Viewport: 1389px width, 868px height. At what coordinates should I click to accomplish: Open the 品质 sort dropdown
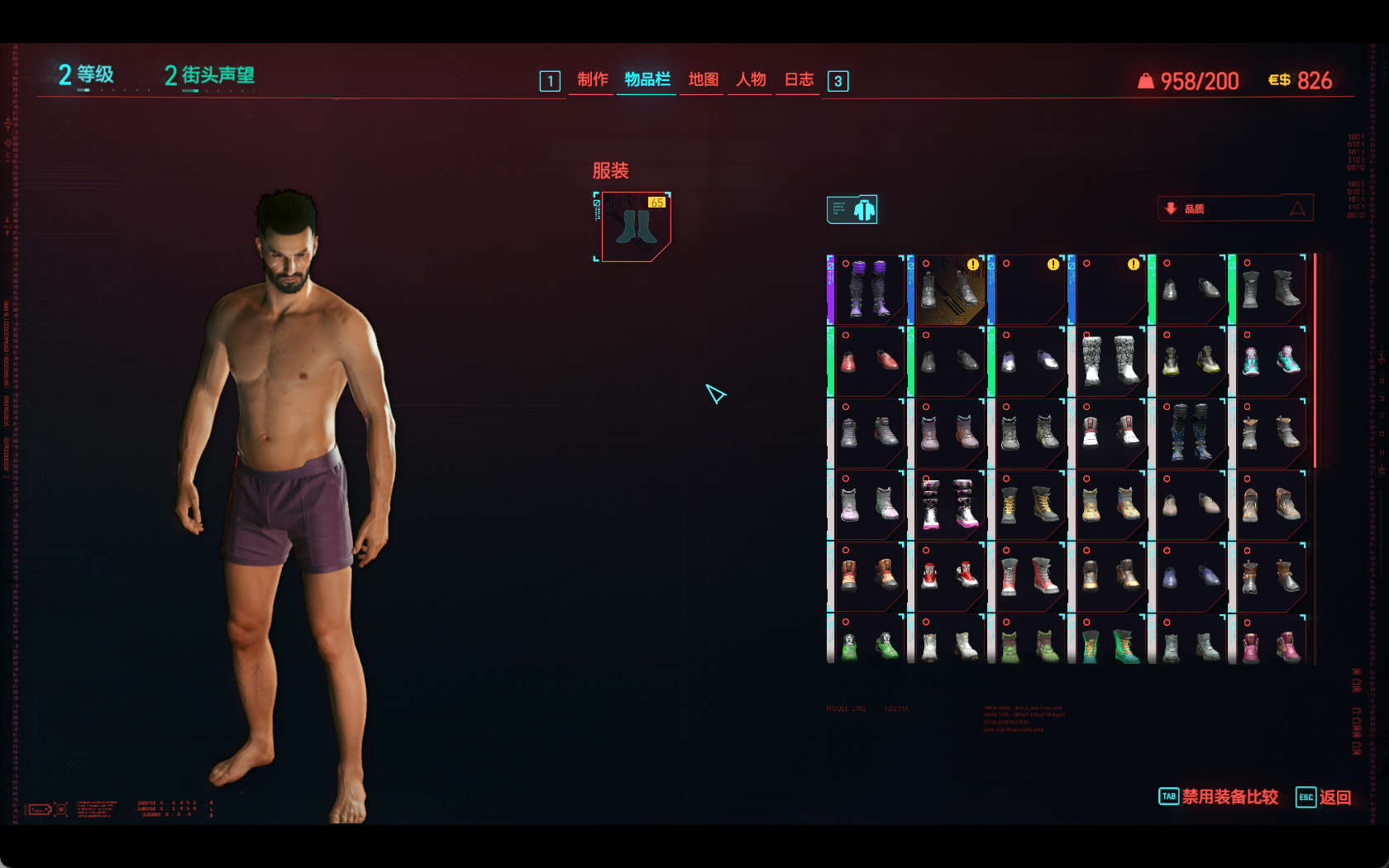[1235, 208]
